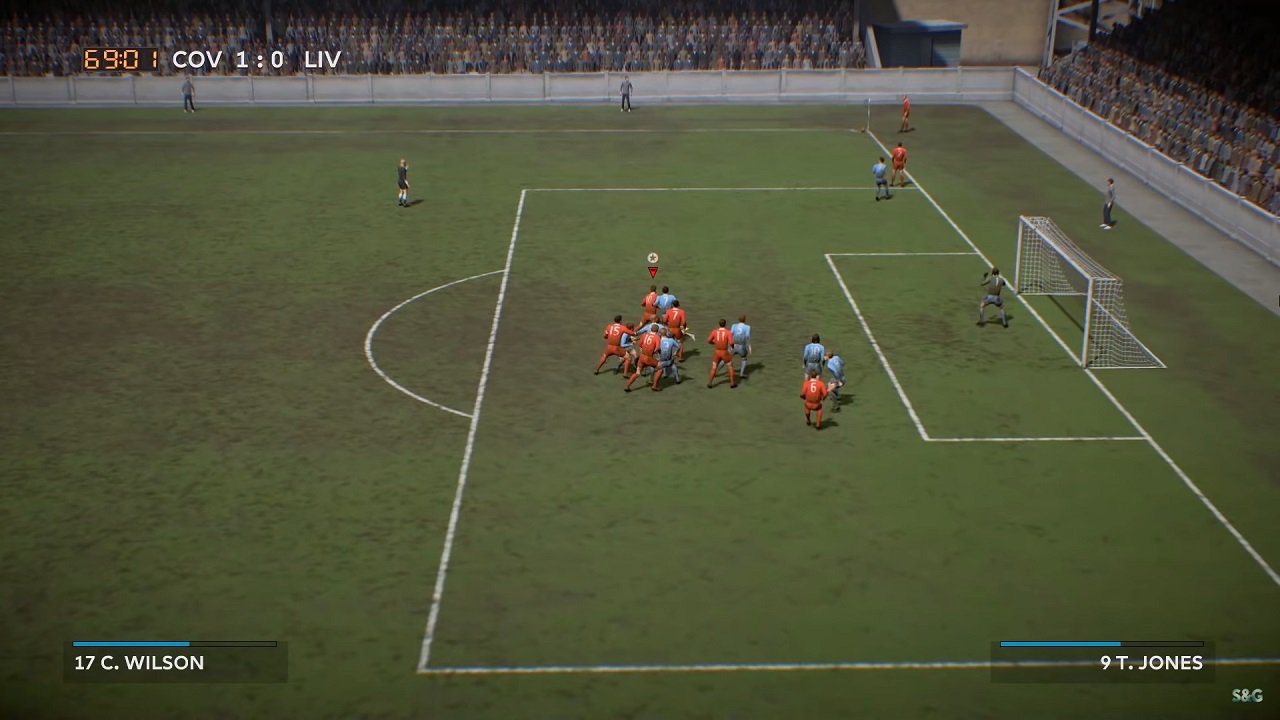Click the LIV team abbreviation on the scoreboard
Viewport: 1280px width, 720px height.
point(323,59)
